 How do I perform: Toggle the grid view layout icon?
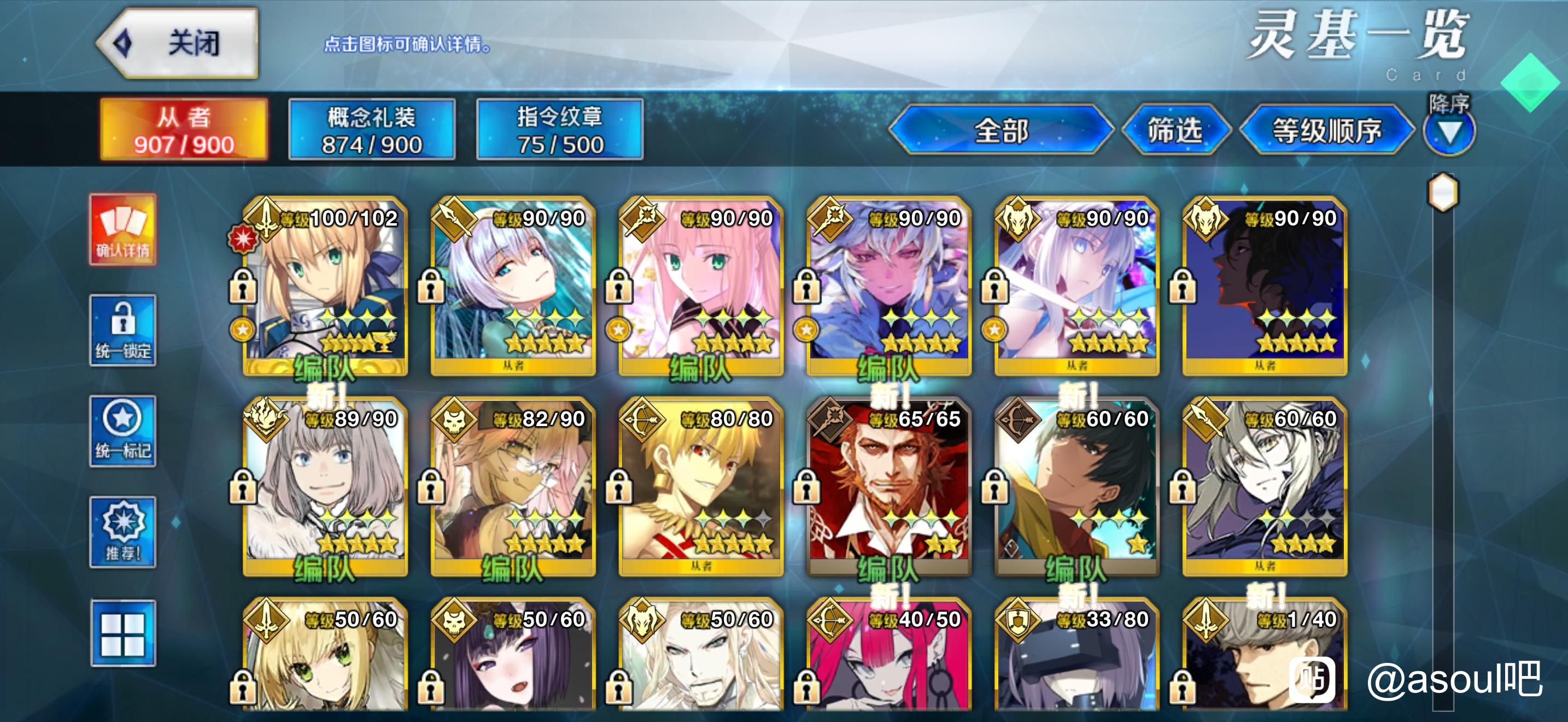tap(123, 633)
